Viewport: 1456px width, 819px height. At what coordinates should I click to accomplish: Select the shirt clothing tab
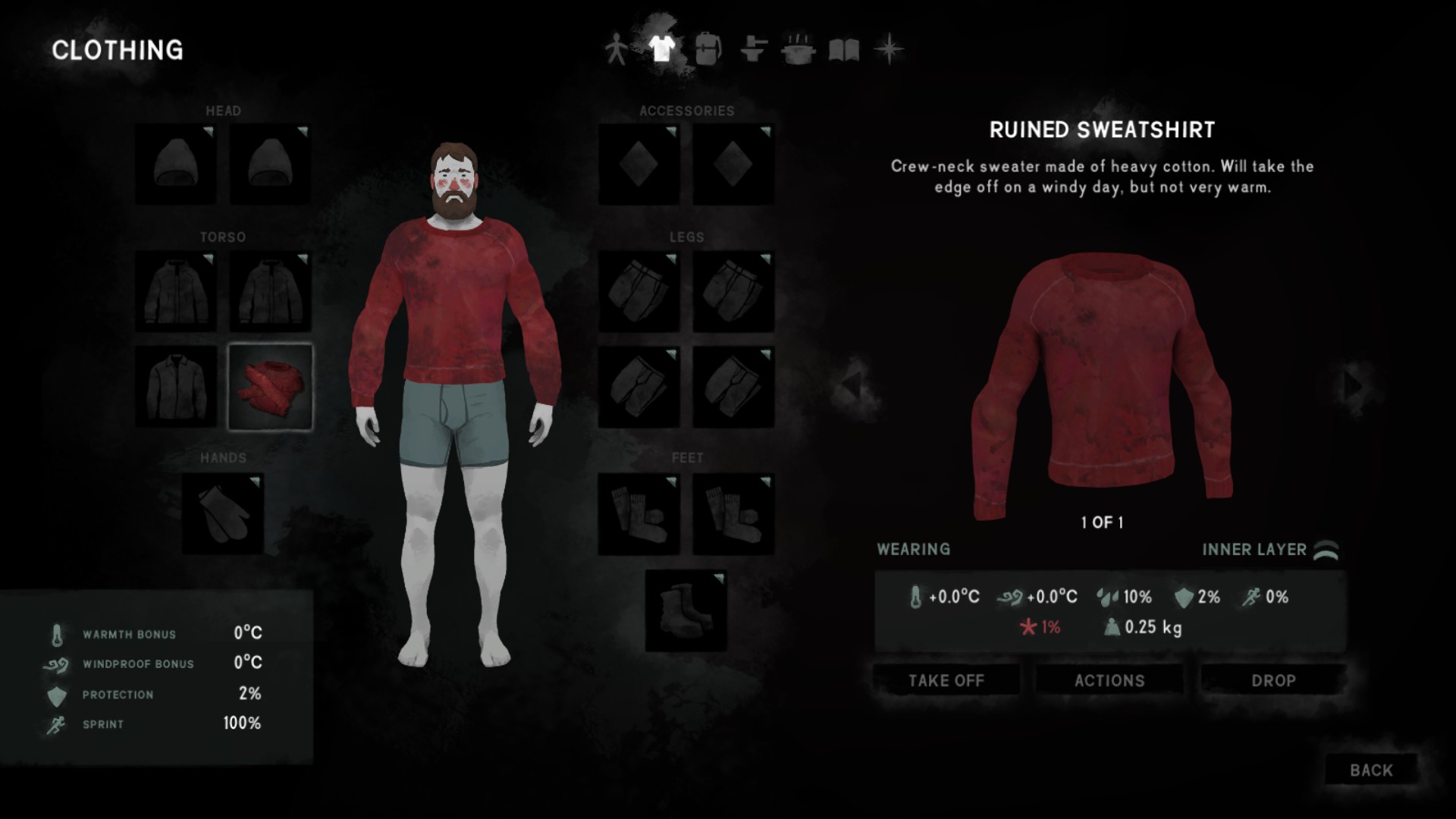click(661, 50)
